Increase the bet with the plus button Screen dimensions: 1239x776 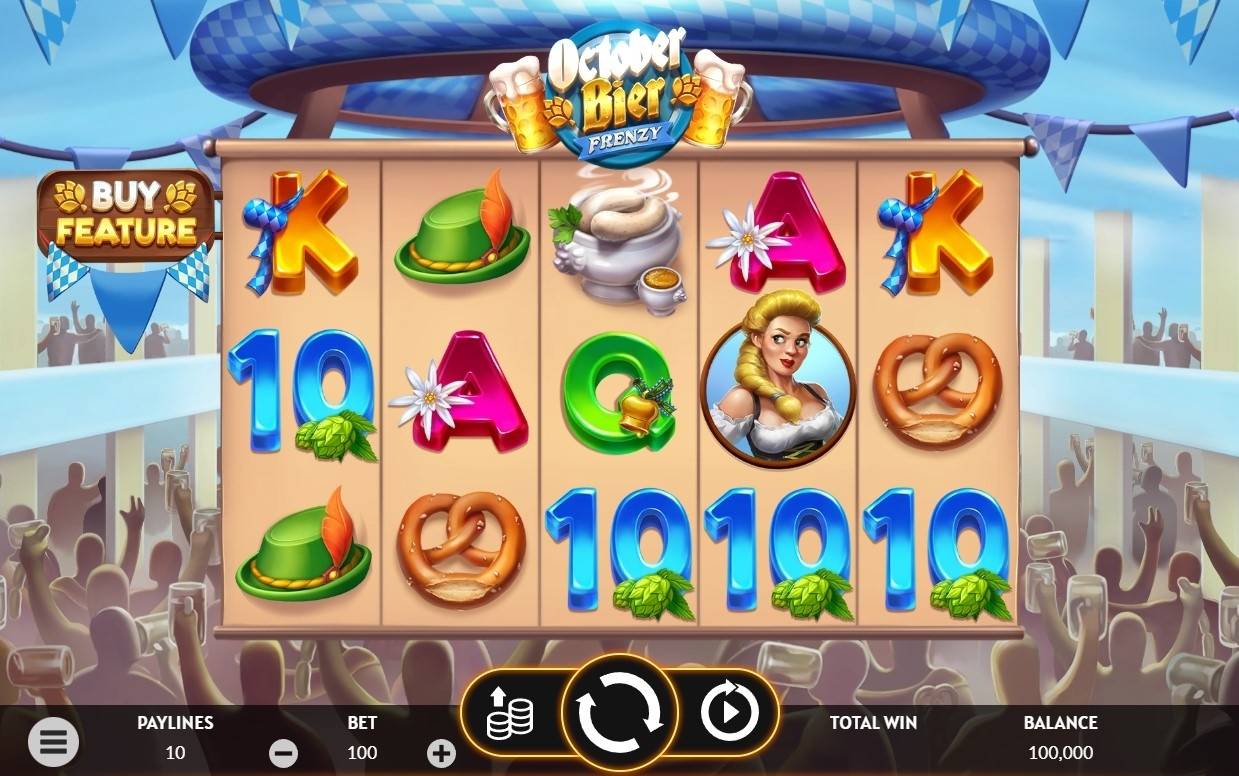point(441,753)
